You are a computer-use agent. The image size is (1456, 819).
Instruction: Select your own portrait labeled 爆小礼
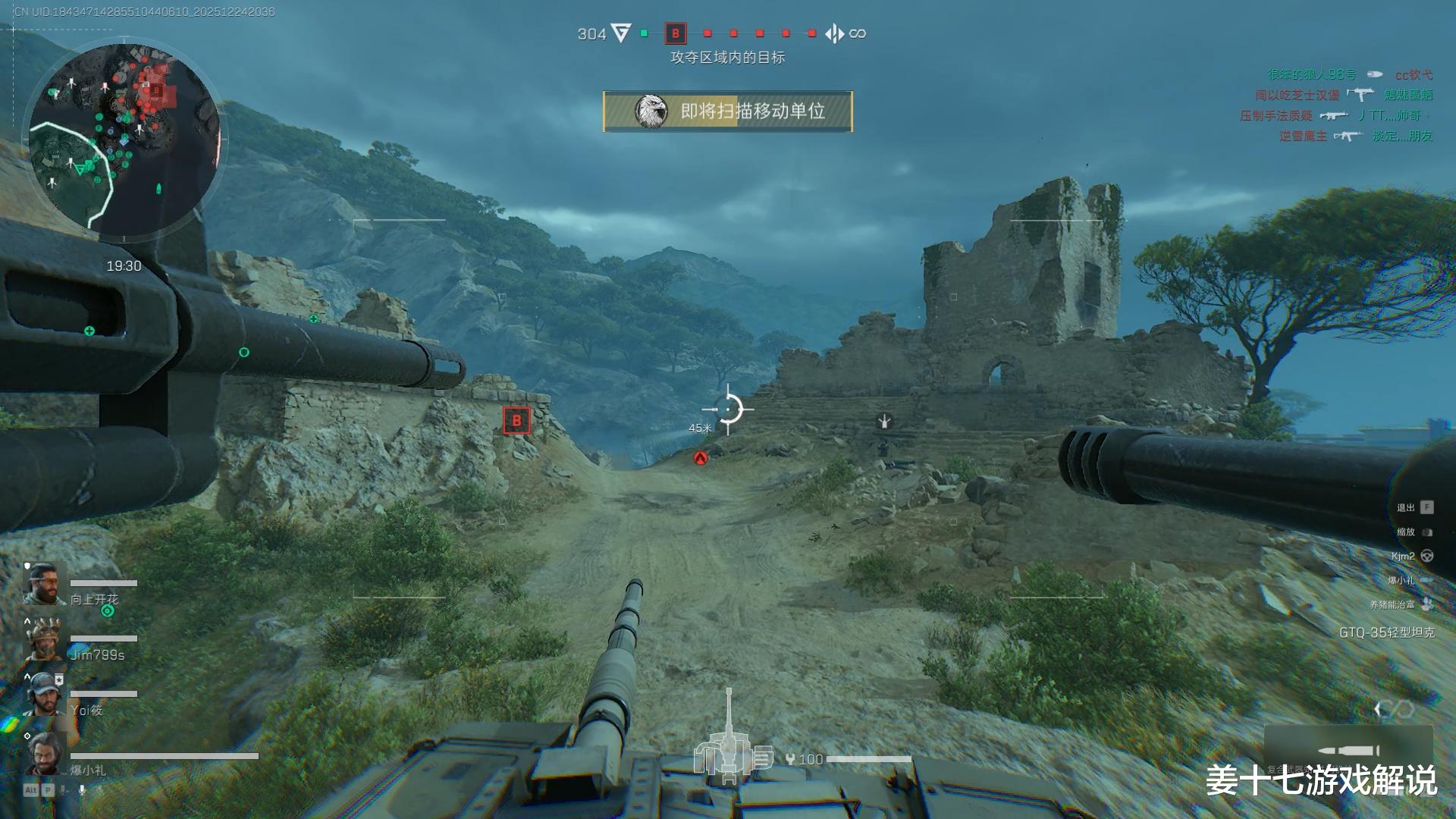click(x=43, y=753)
